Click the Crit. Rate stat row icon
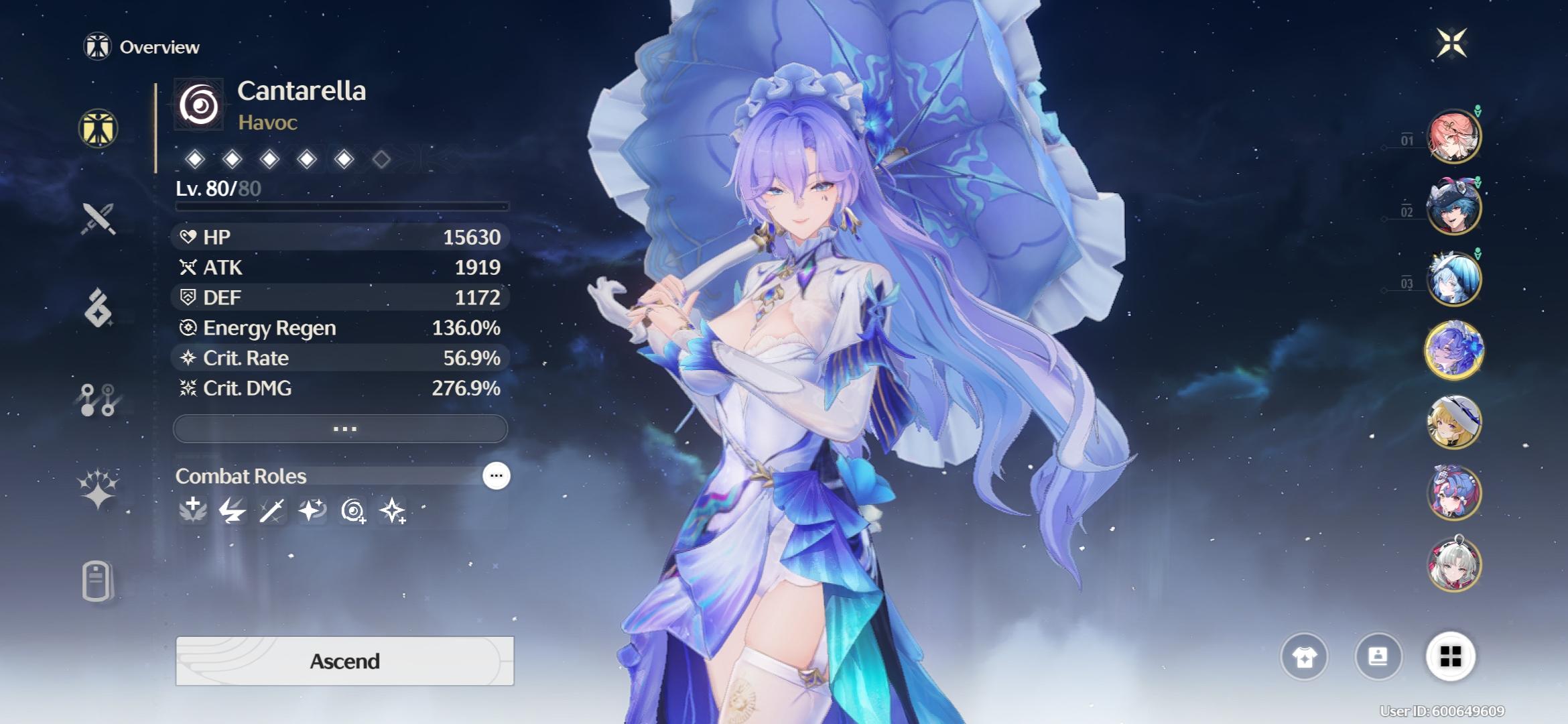 (188, 359)
